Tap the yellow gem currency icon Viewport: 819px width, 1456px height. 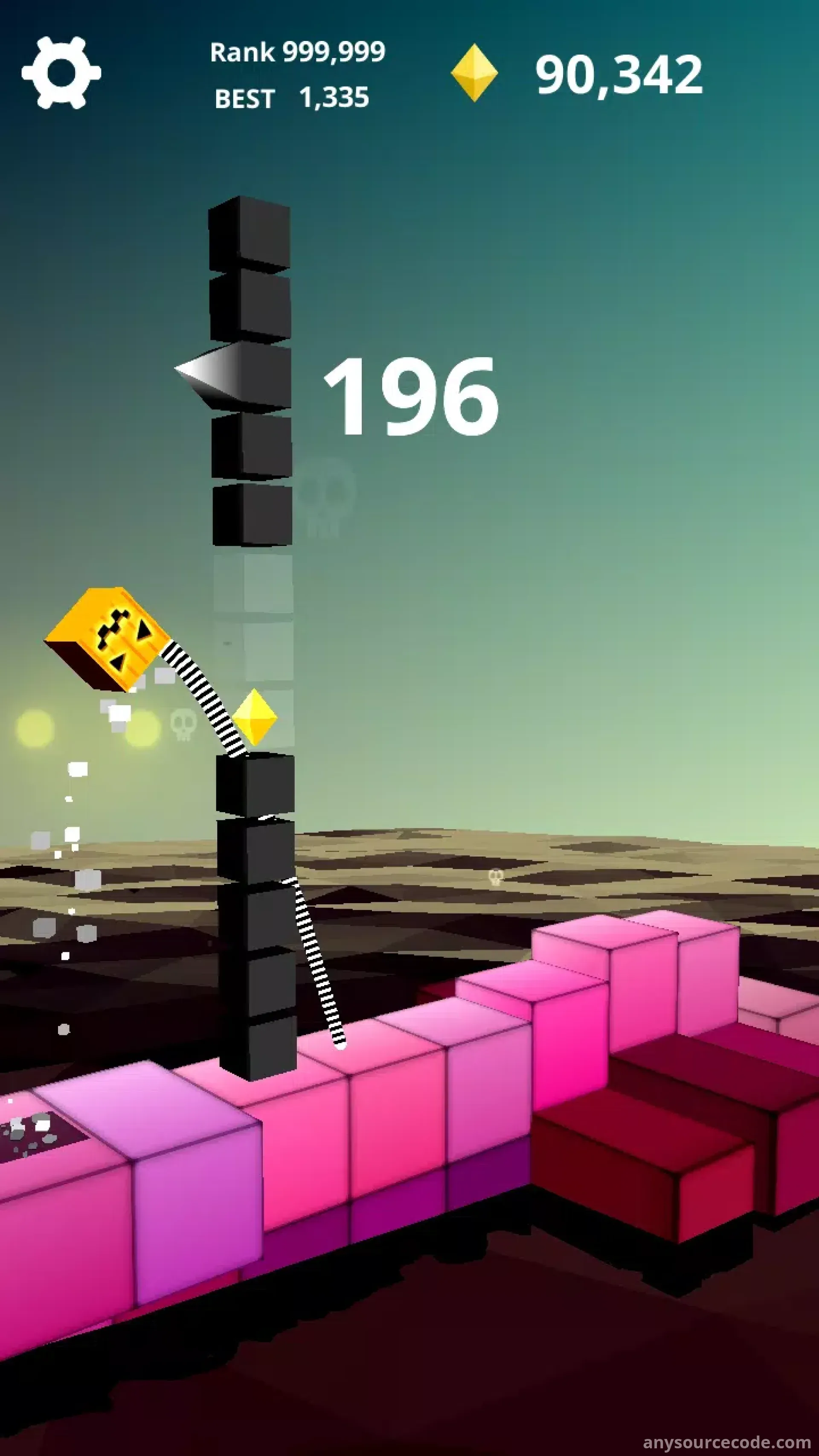[x=473, y=73]
